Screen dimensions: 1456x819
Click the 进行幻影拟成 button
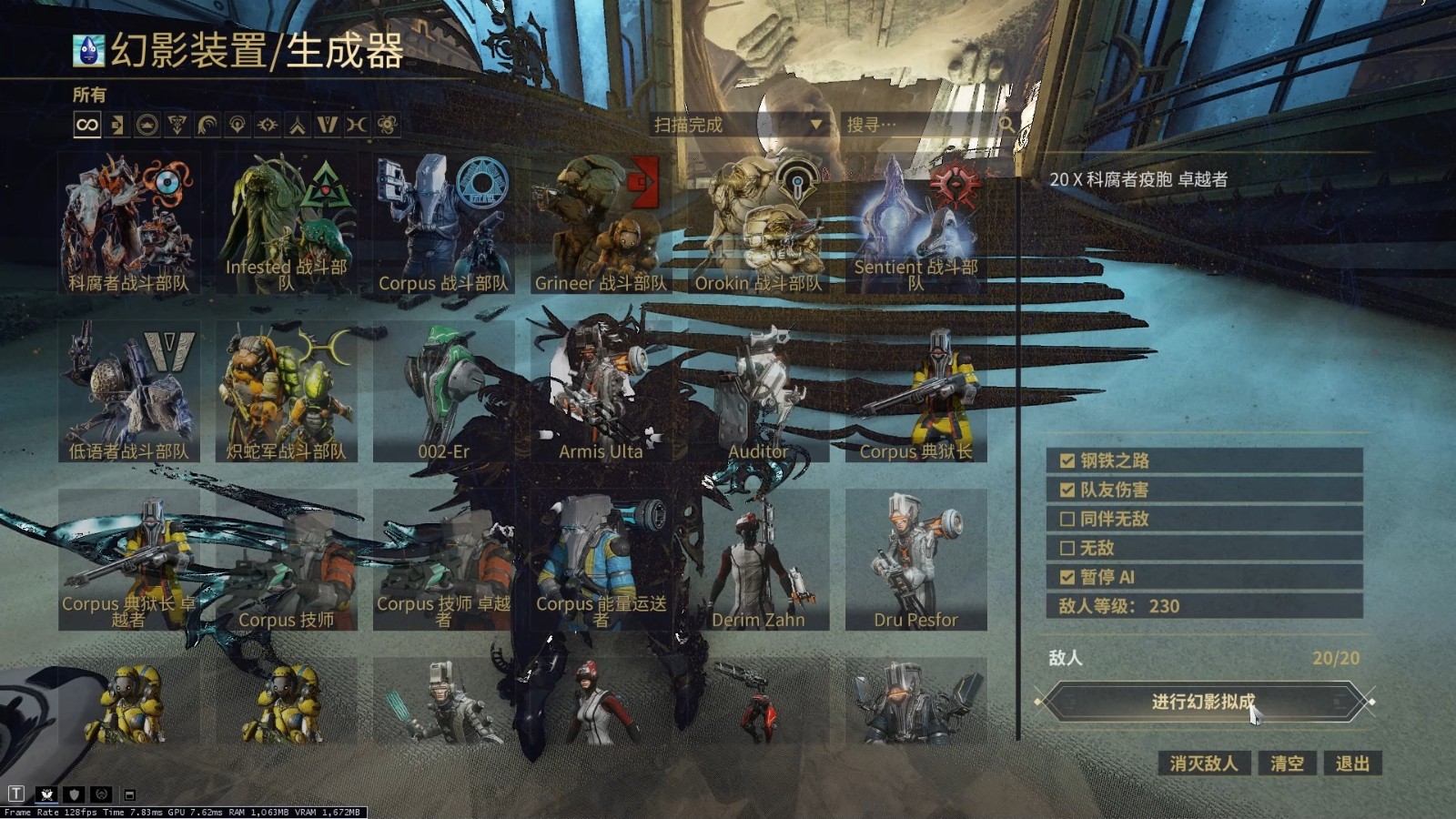coord(1203,702)
